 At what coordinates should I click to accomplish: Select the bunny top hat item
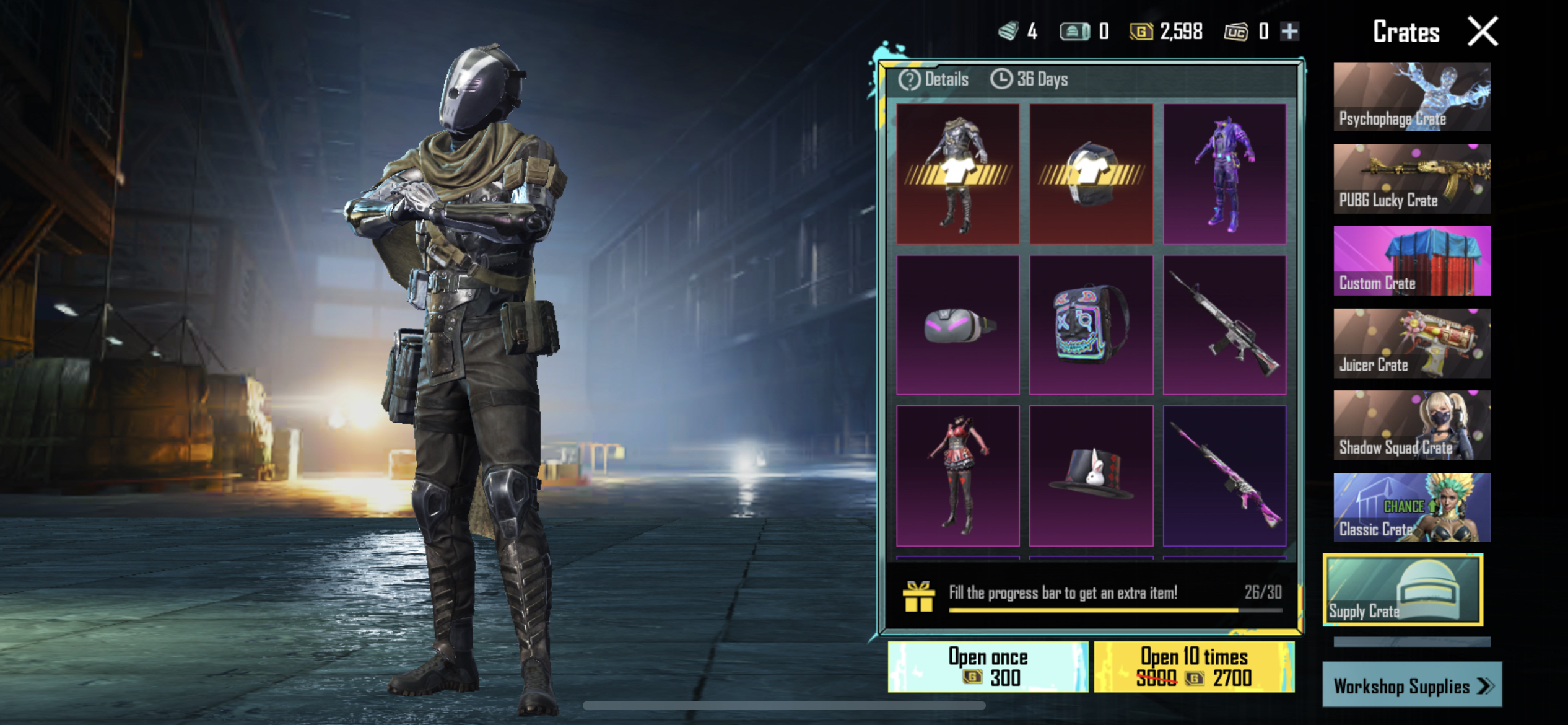click(x=1091, y=476)
